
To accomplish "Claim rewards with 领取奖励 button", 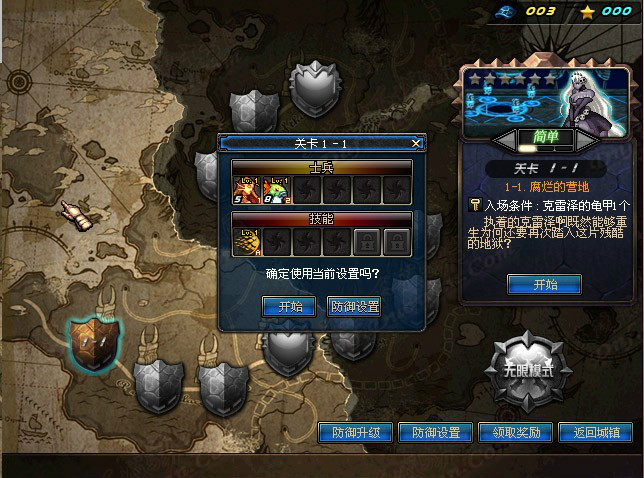I will click(x=516, y=433).
